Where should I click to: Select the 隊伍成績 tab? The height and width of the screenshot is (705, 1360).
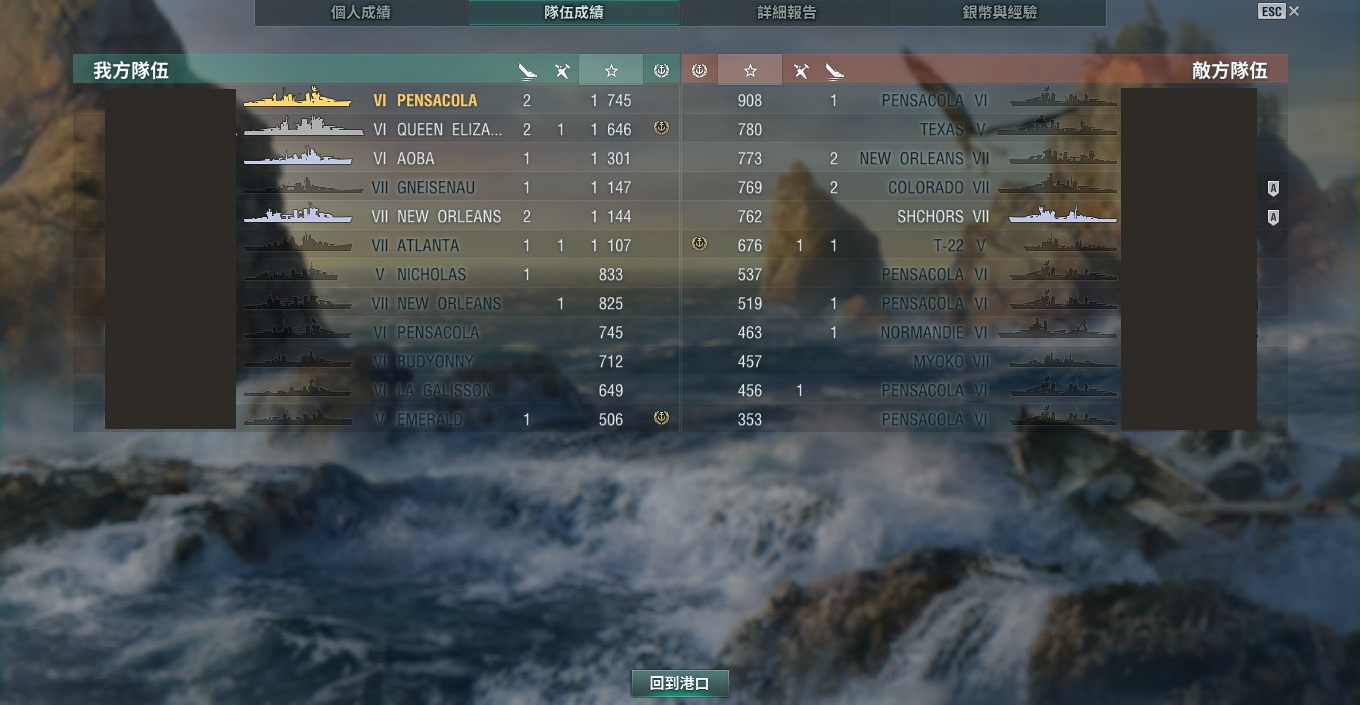pyautogui.click(x=573, y=13)
